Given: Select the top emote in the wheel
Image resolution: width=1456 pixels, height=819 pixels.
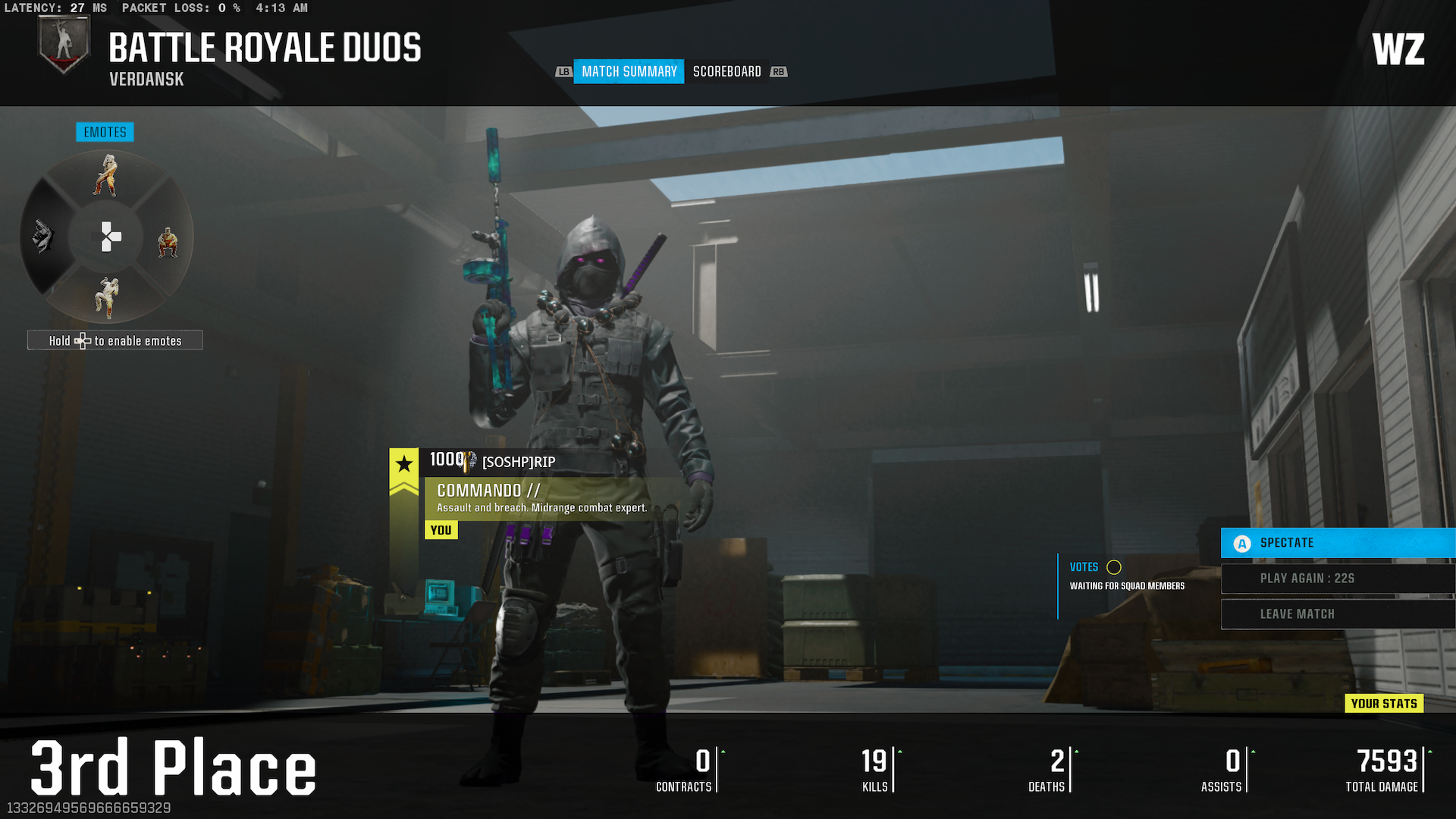Looking at the screenshot, I should (107, 176).
